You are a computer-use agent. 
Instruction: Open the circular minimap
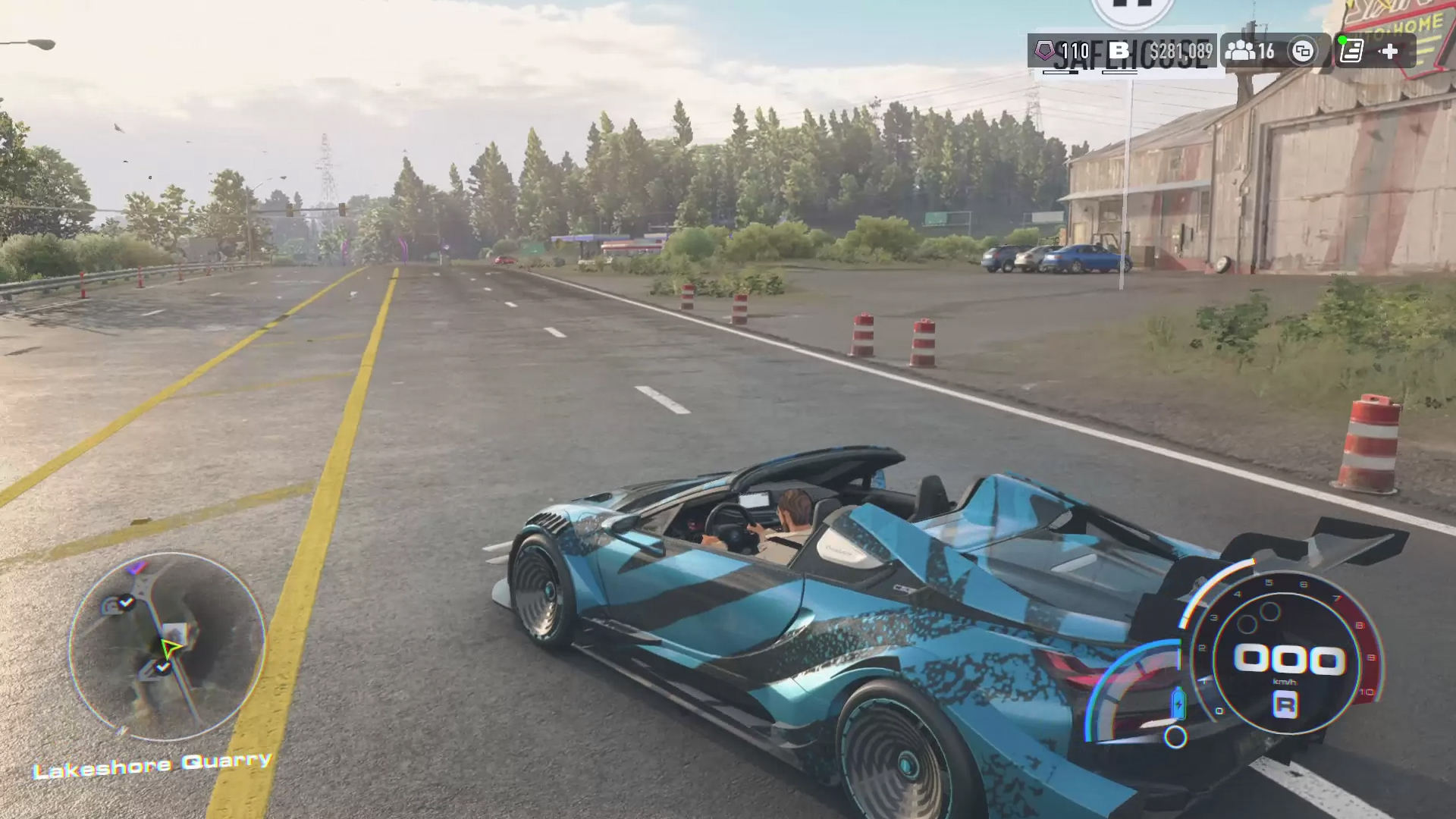coord(168,645)
